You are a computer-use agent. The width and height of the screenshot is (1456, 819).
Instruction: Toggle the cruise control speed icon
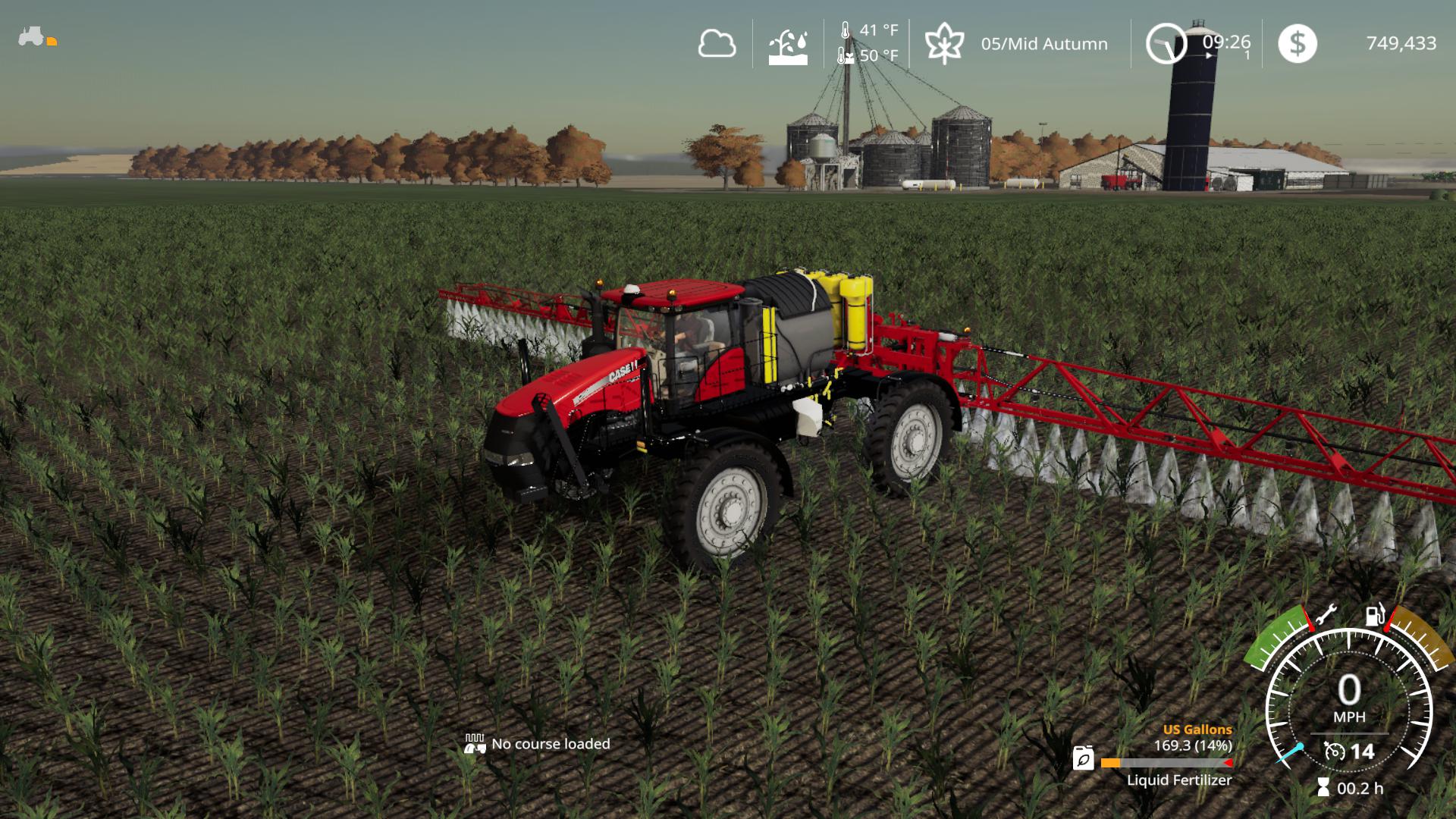pos(1334,752)
